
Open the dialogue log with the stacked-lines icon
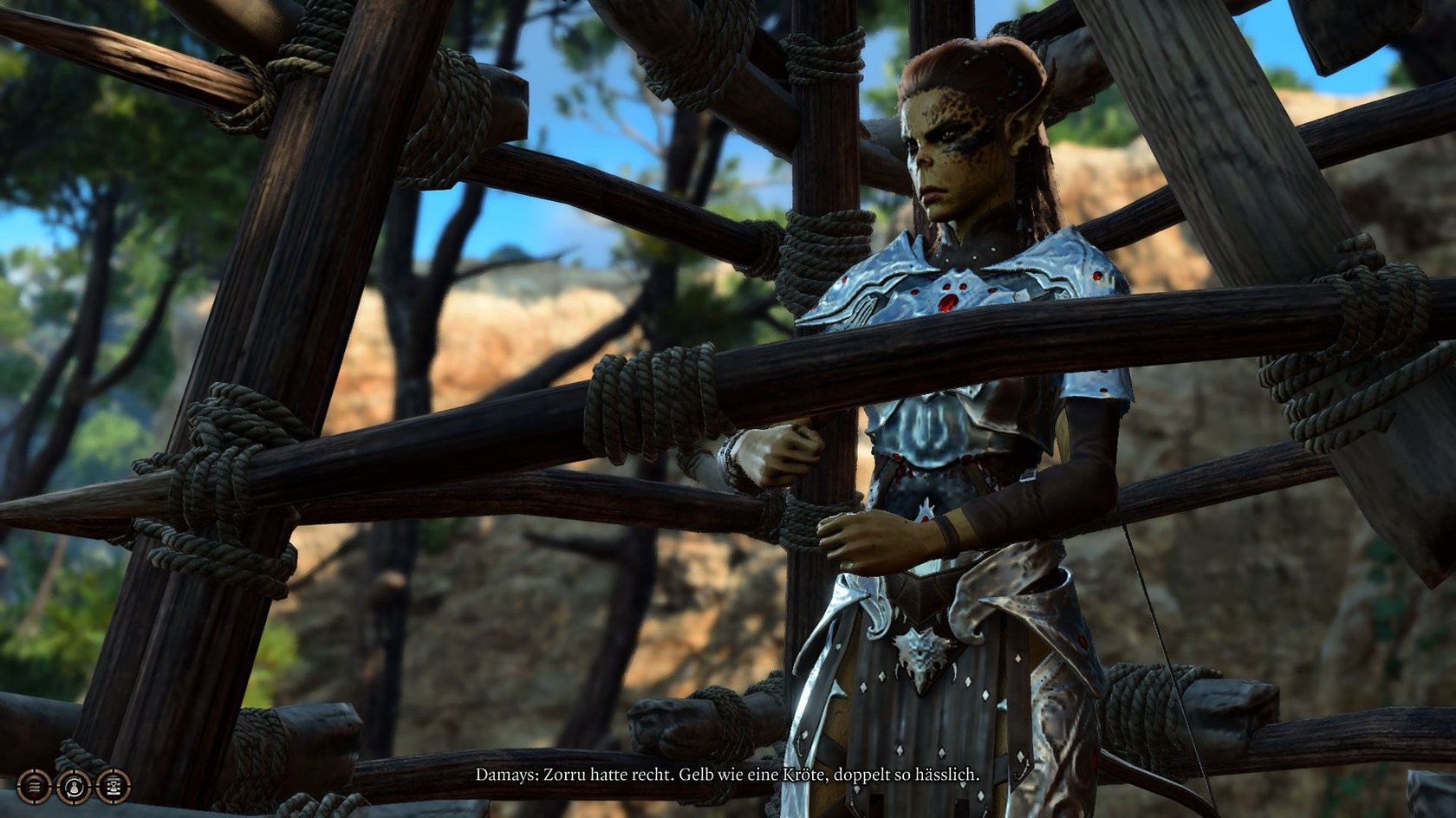[x=34, y=786]
